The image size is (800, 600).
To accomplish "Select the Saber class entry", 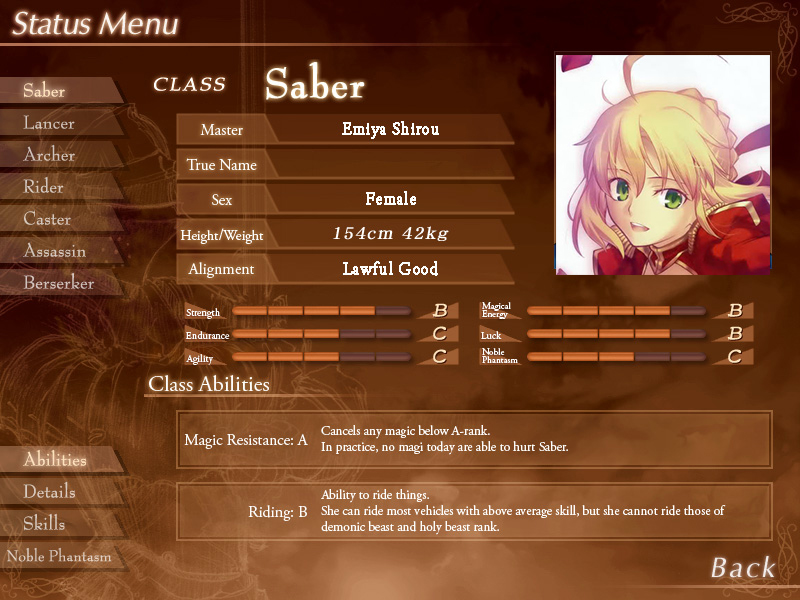I will pos(45,91).
